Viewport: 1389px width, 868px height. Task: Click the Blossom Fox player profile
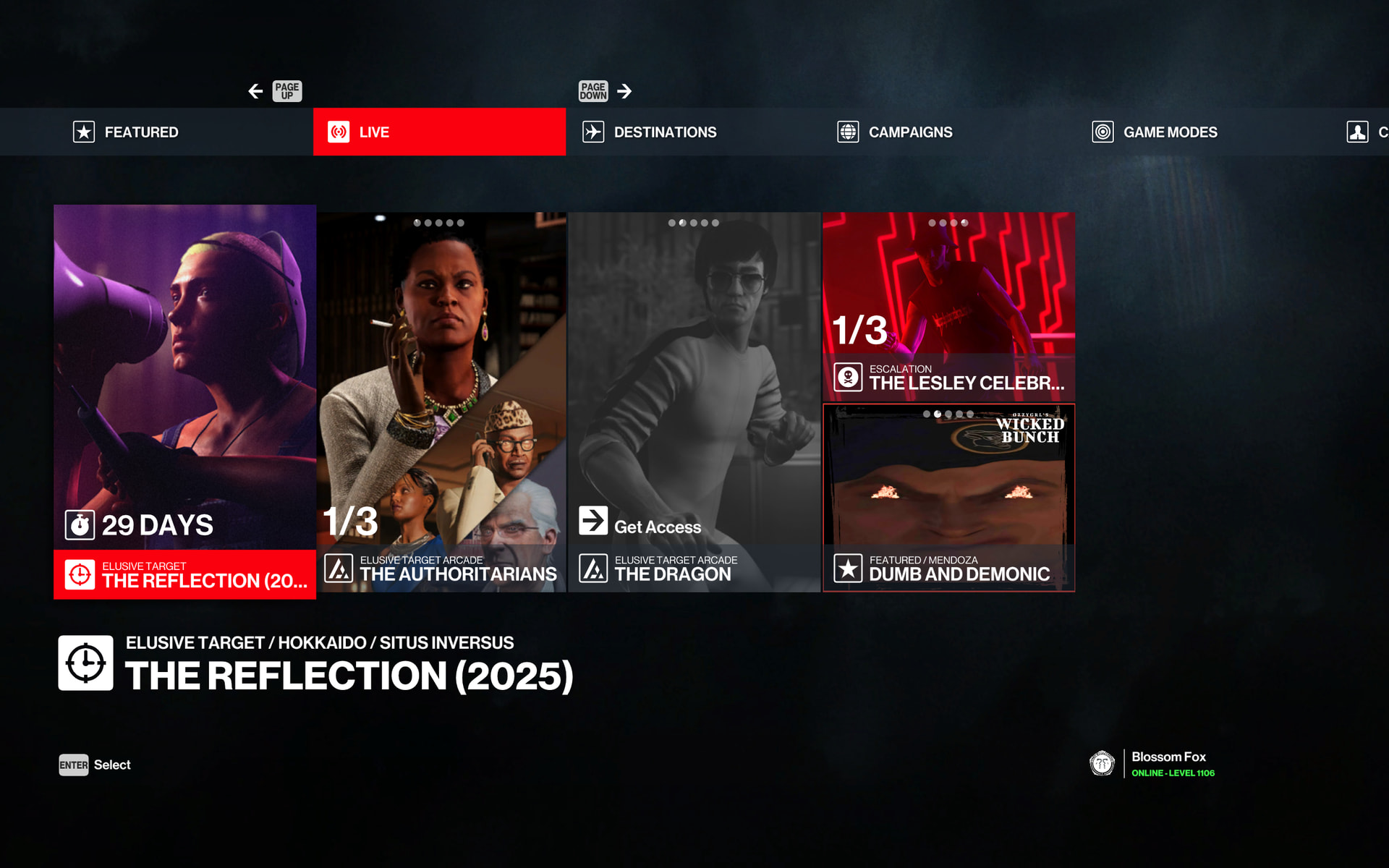click(1168, 764)
